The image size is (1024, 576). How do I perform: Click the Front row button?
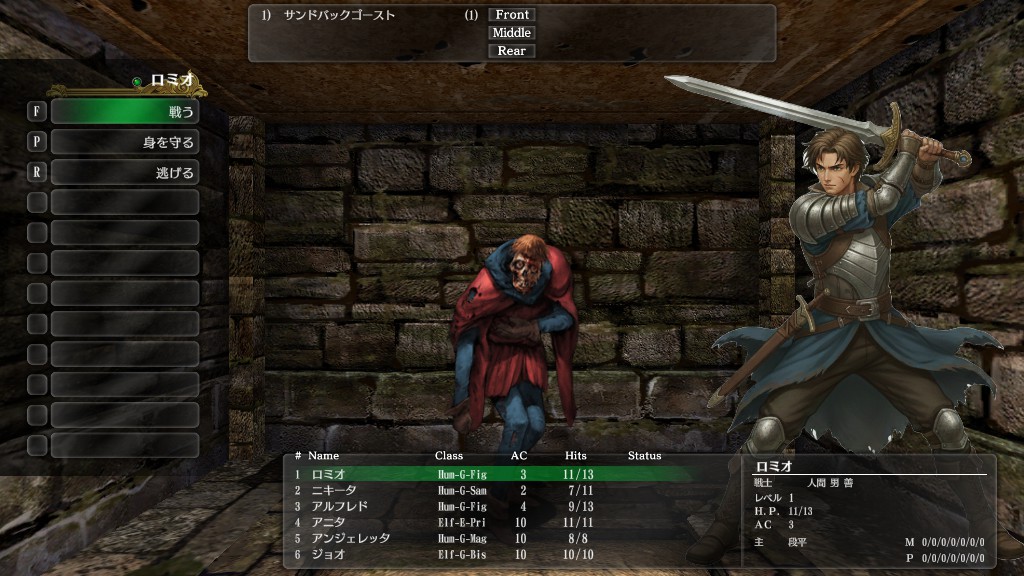512,15
